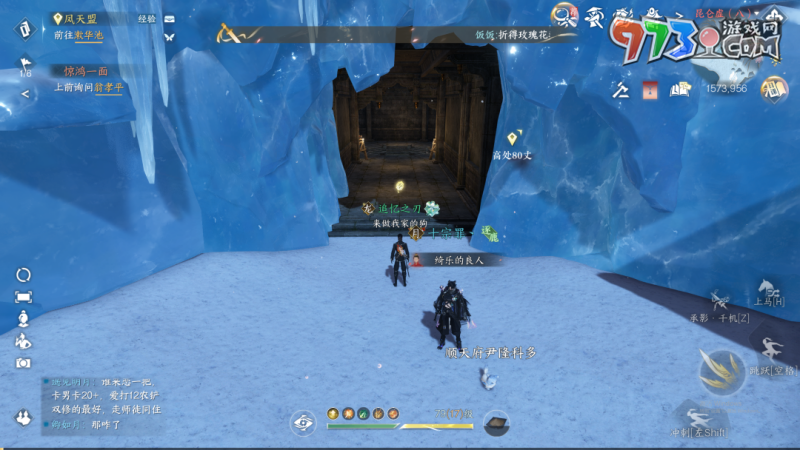
Task: Use the golden main attack skill button
Action: click(x=722, y=370)
